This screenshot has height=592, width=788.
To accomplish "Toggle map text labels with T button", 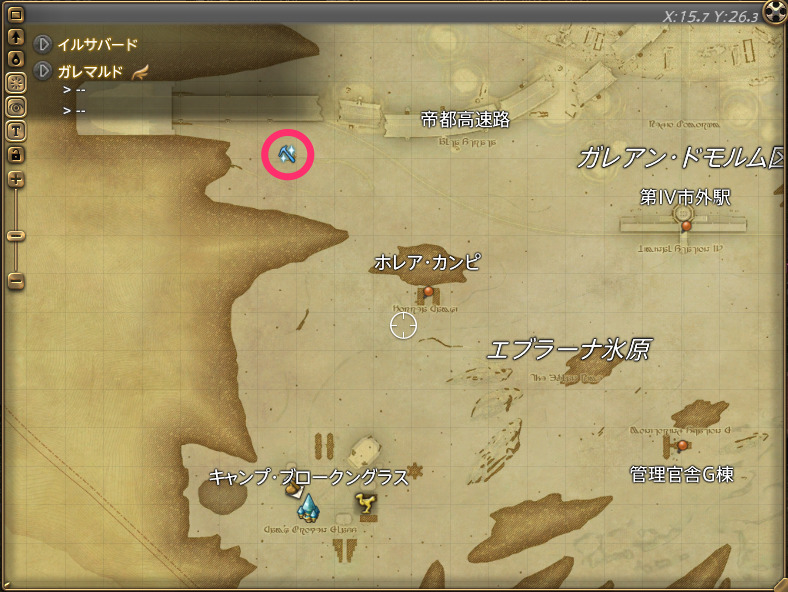I will tap(16, 130).
